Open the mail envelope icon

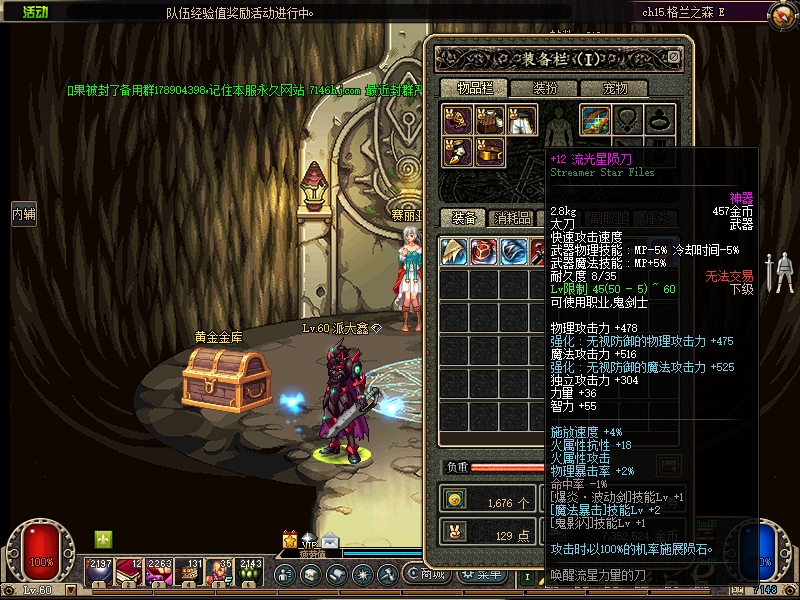point(330,543)
